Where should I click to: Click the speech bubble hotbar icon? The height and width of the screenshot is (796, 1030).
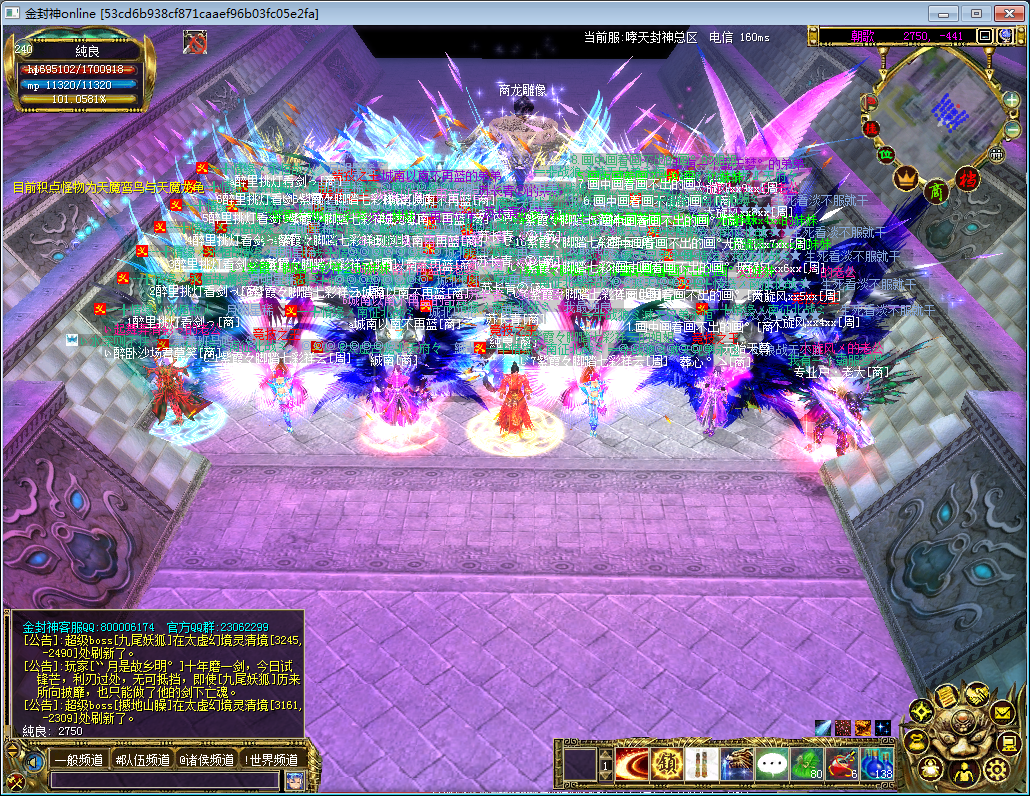(772, 765)
